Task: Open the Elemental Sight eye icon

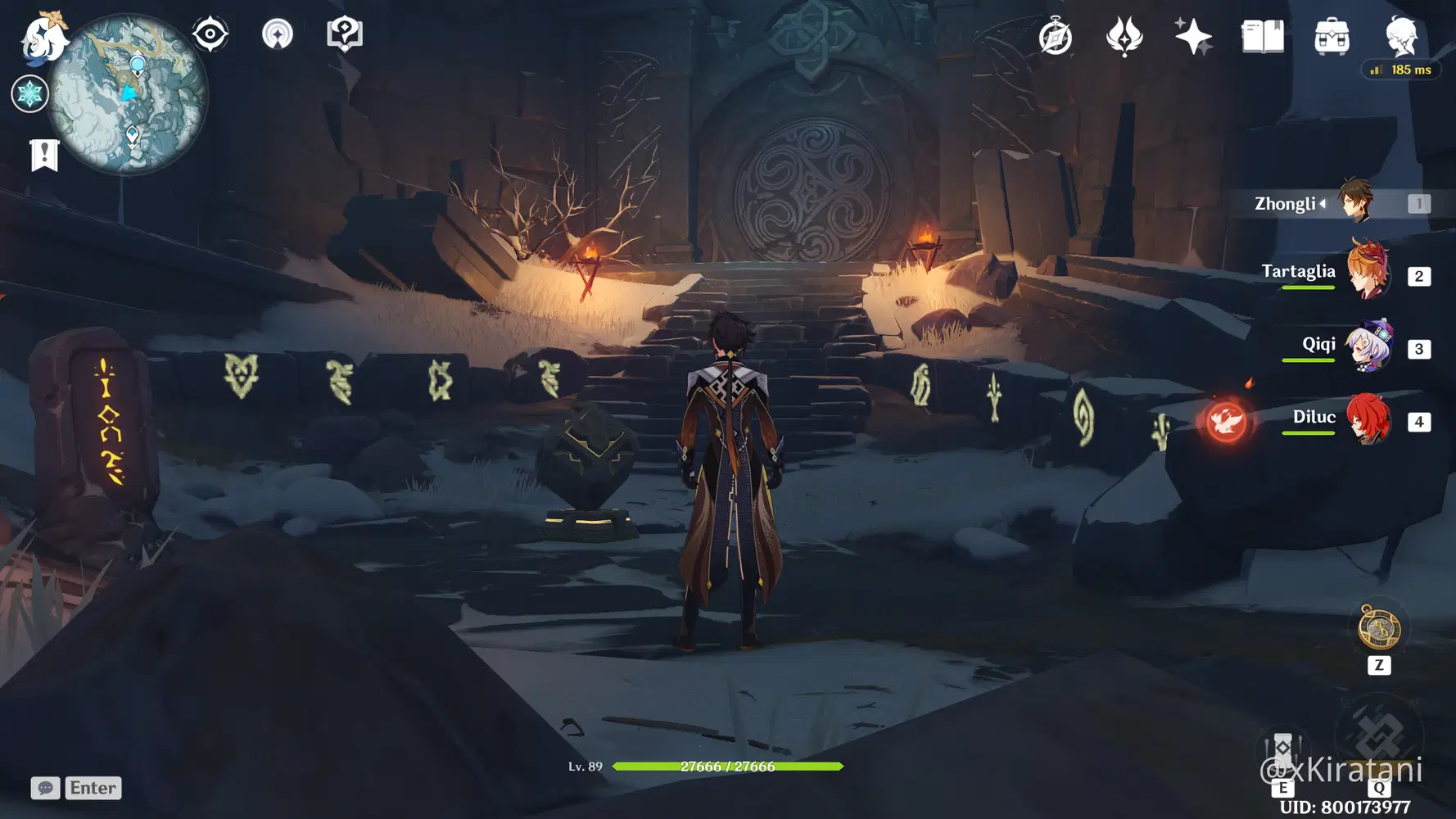Action: pos(211,33)
